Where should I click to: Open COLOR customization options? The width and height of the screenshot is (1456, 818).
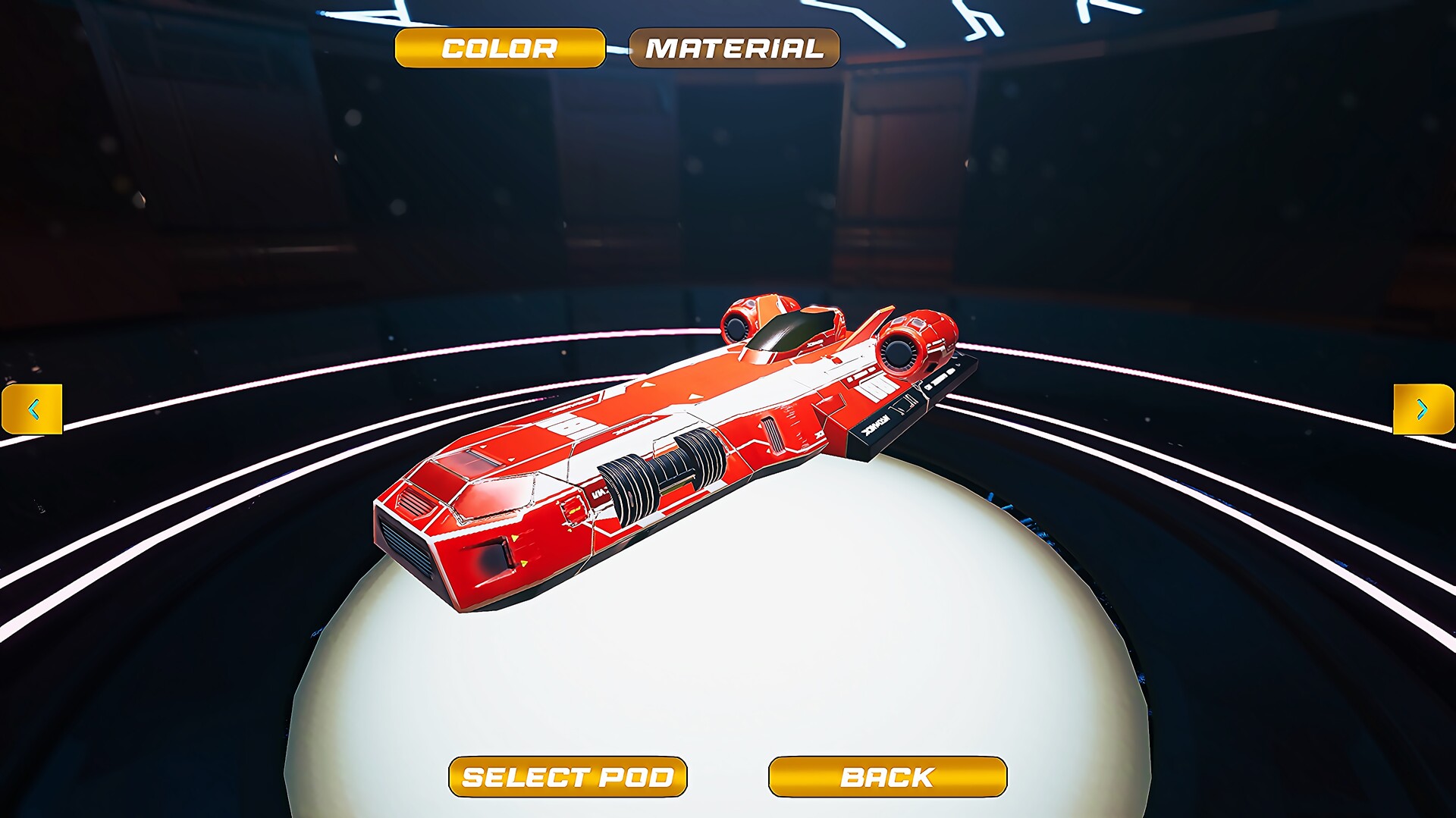coord(500,49)
